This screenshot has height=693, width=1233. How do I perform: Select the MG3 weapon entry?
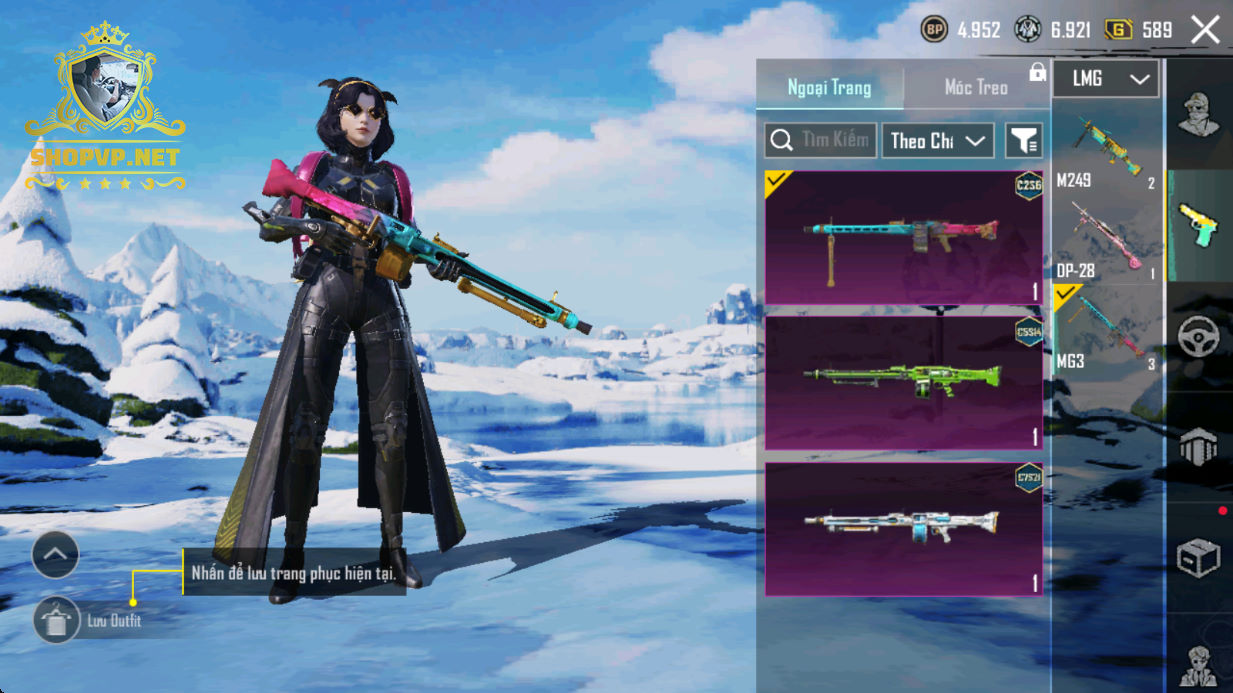tap(1107, 330)
